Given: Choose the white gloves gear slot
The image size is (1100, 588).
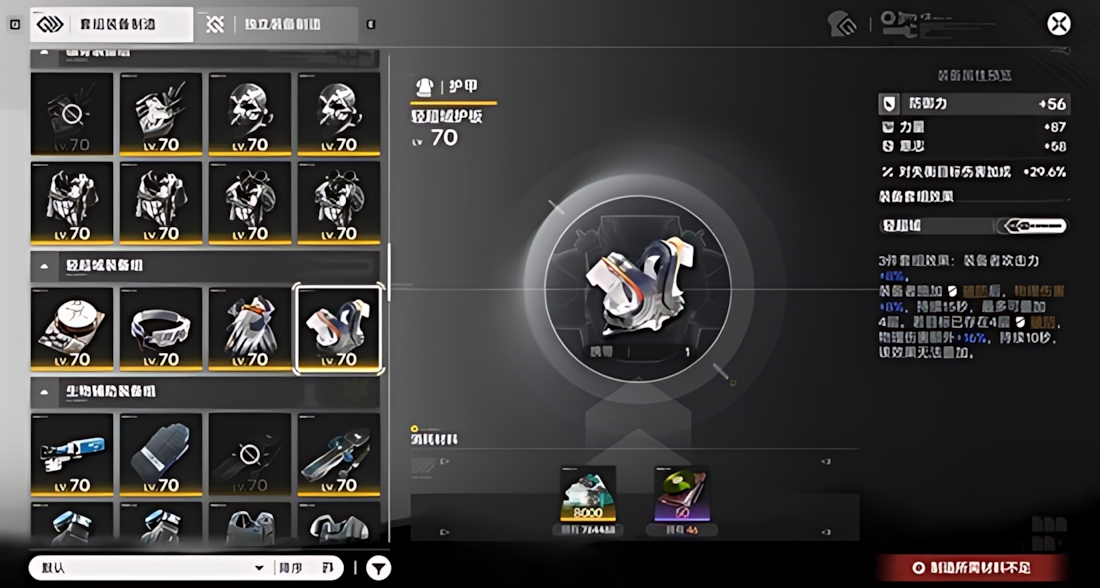Looking at the screenshot, I should [x=249, y=329].
